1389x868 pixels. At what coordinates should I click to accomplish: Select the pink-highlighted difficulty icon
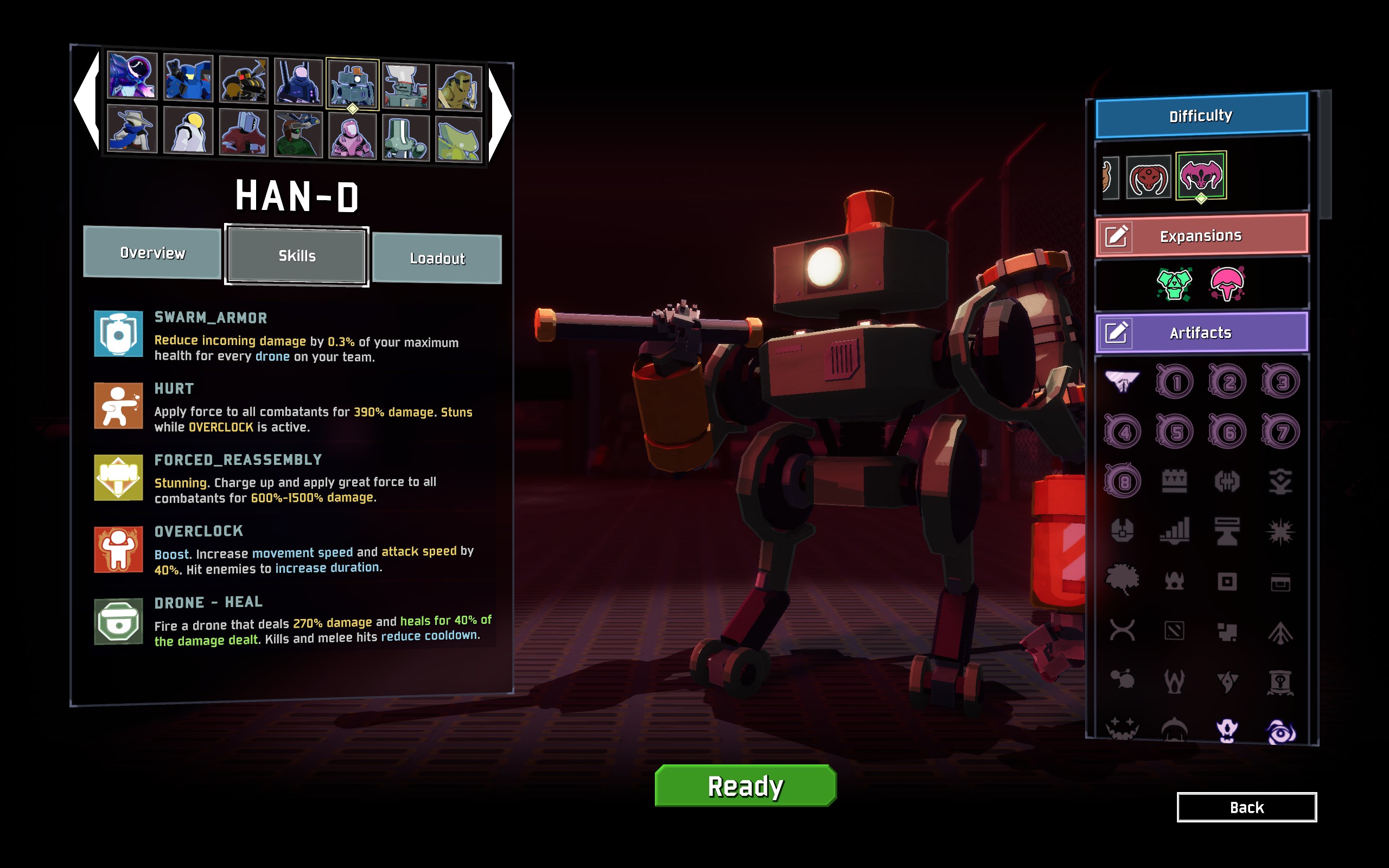tap(1201, 175)
